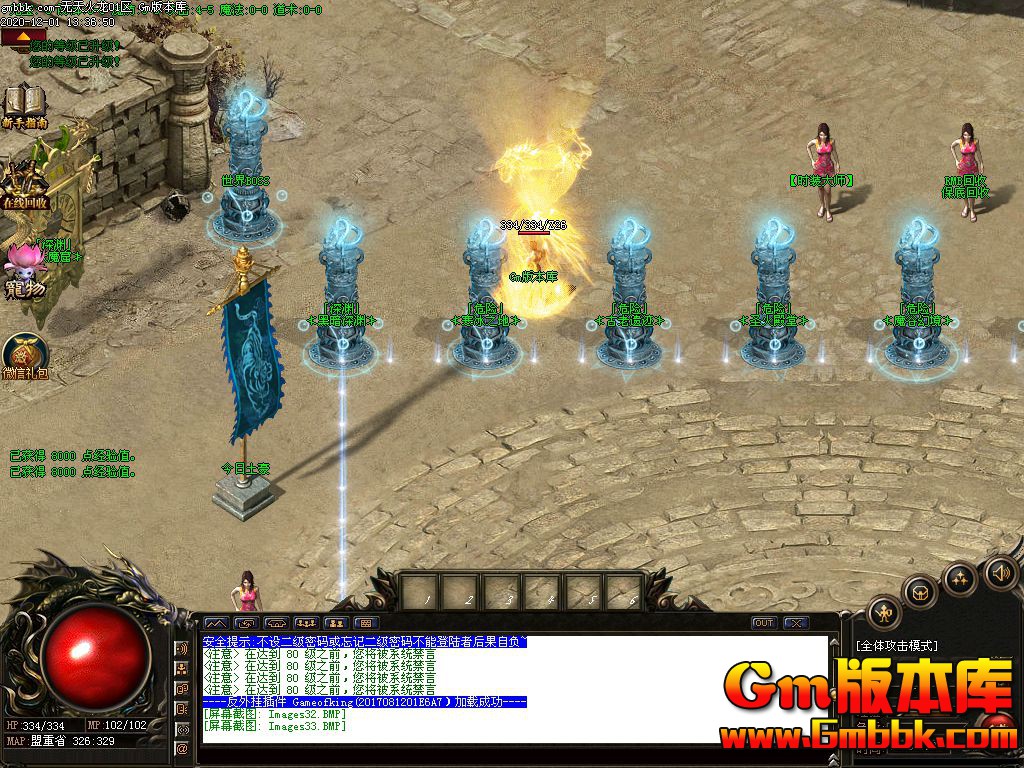Toggle the sound speaker button
The height and width of the screenshot is (768, 1024).
1000,573
